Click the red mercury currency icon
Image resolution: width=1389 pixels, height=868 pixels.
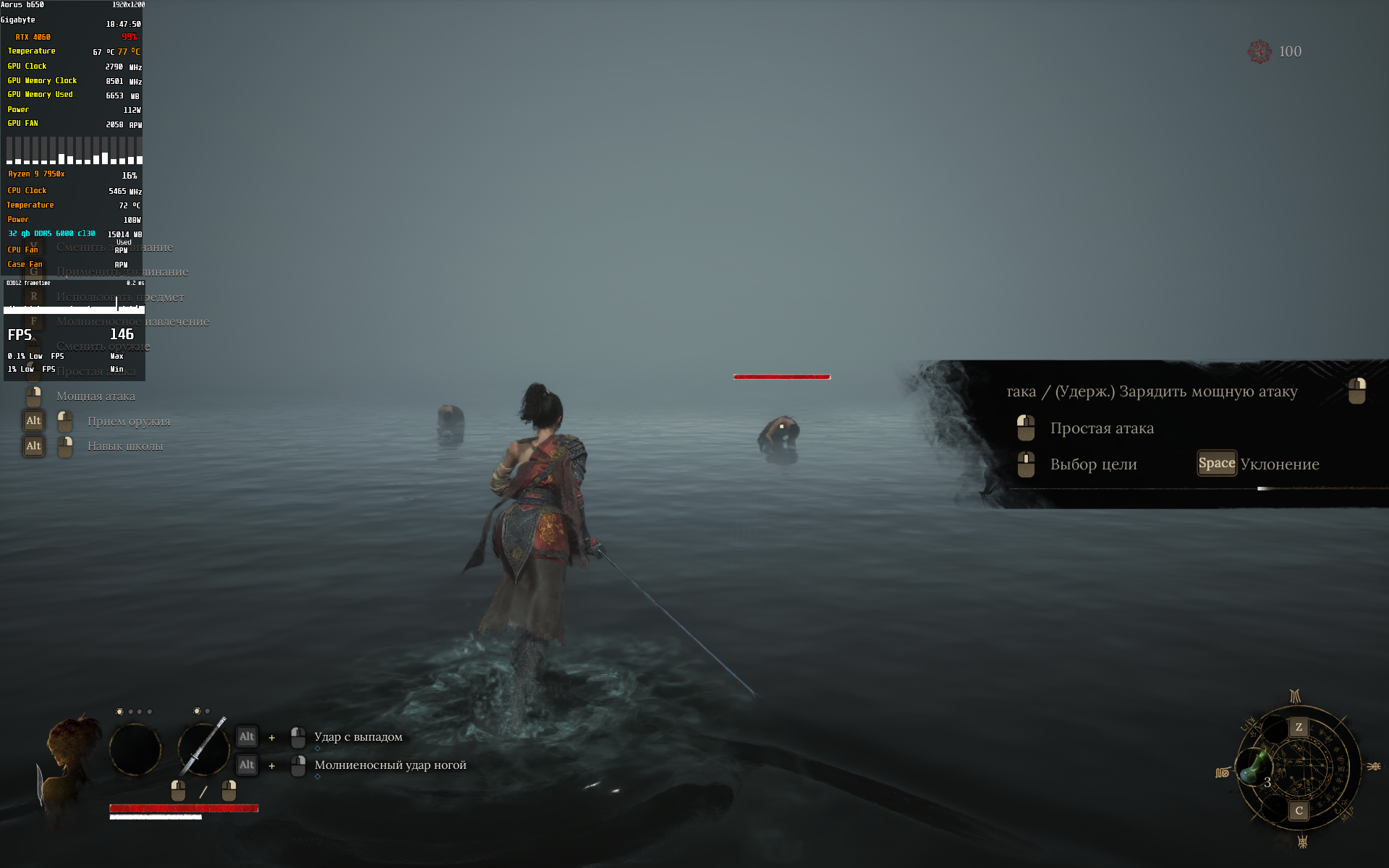coord(1260,51)
